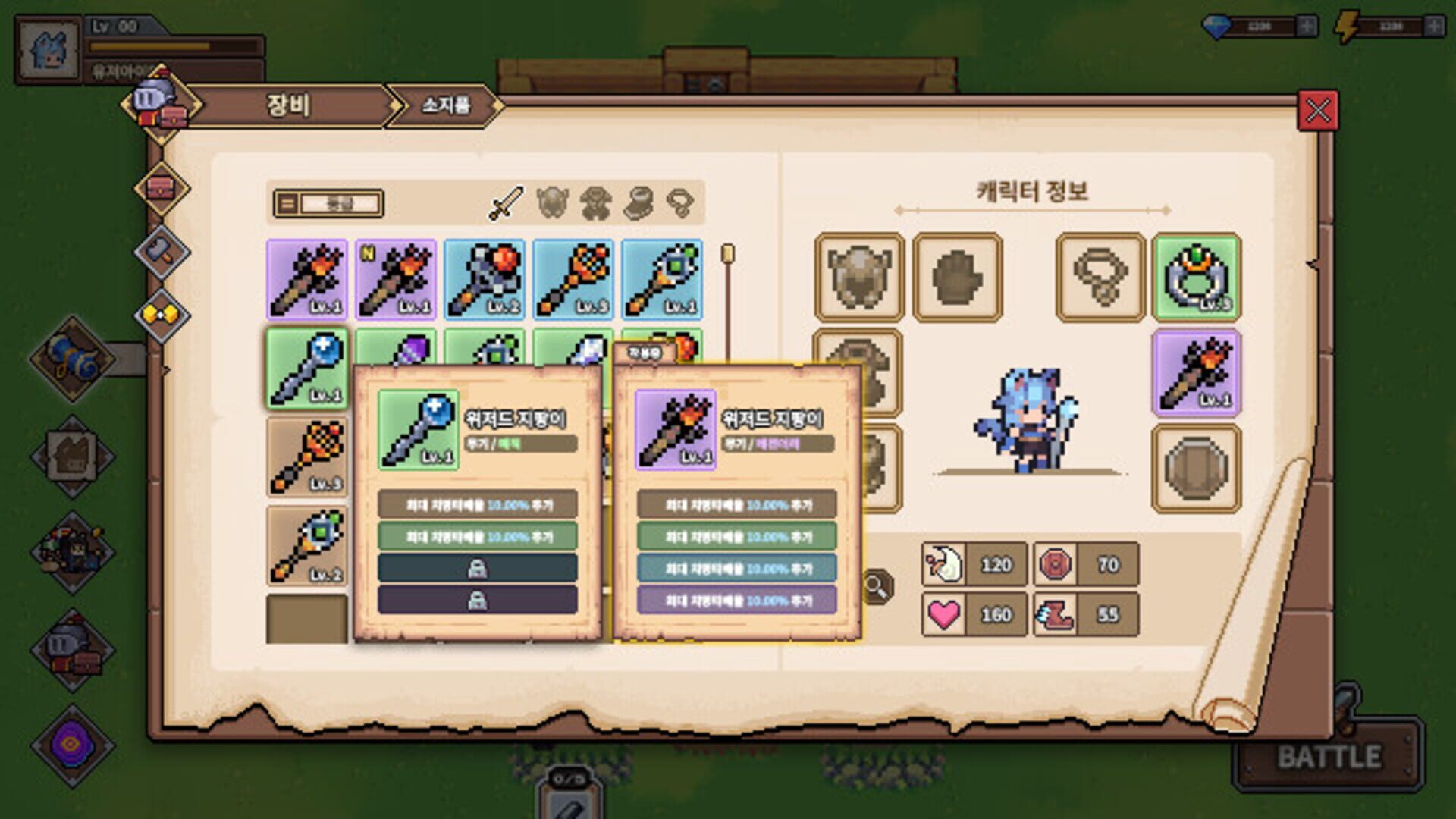Select the sword weapon filter icon

pyautogui.click(x=508, y=201)
